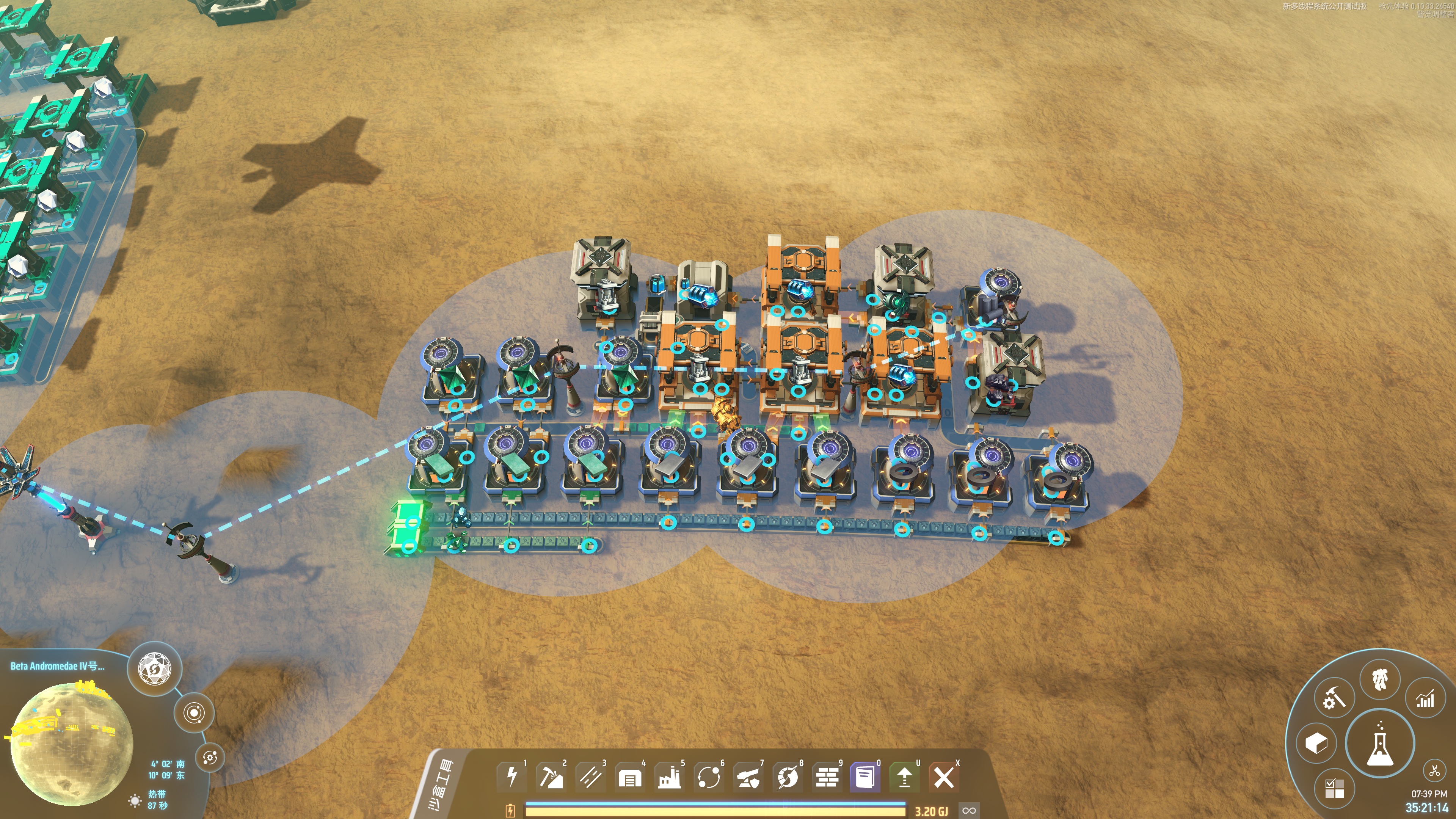Open the cube inventory button
The width and height of the screenshot is (1456, 819).
(1316, 743)
